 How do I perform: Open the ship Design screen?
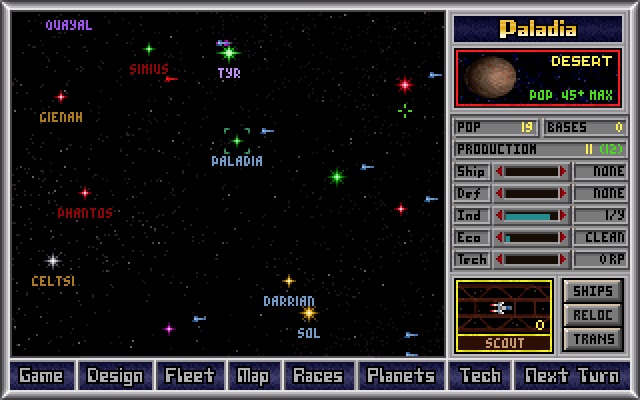point(115,376)
